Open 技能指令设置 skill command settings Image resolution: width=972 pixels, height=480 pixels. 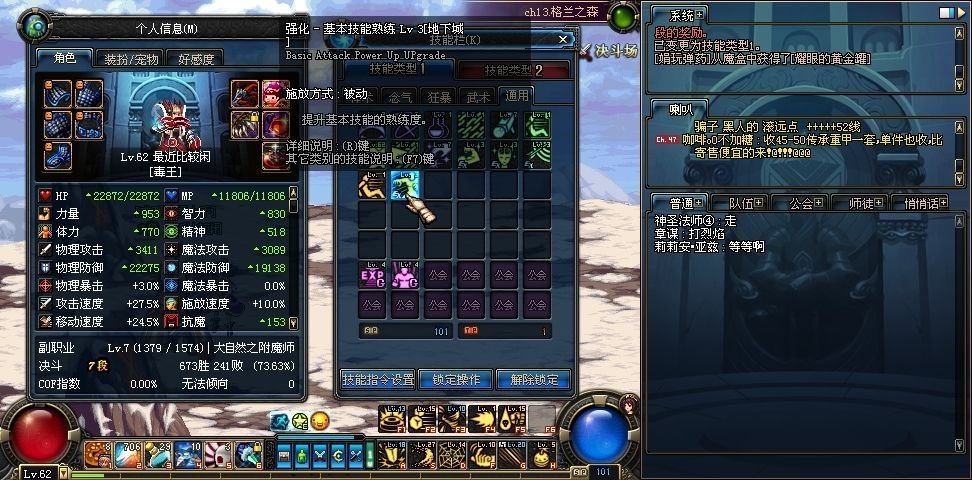[378, 380]
